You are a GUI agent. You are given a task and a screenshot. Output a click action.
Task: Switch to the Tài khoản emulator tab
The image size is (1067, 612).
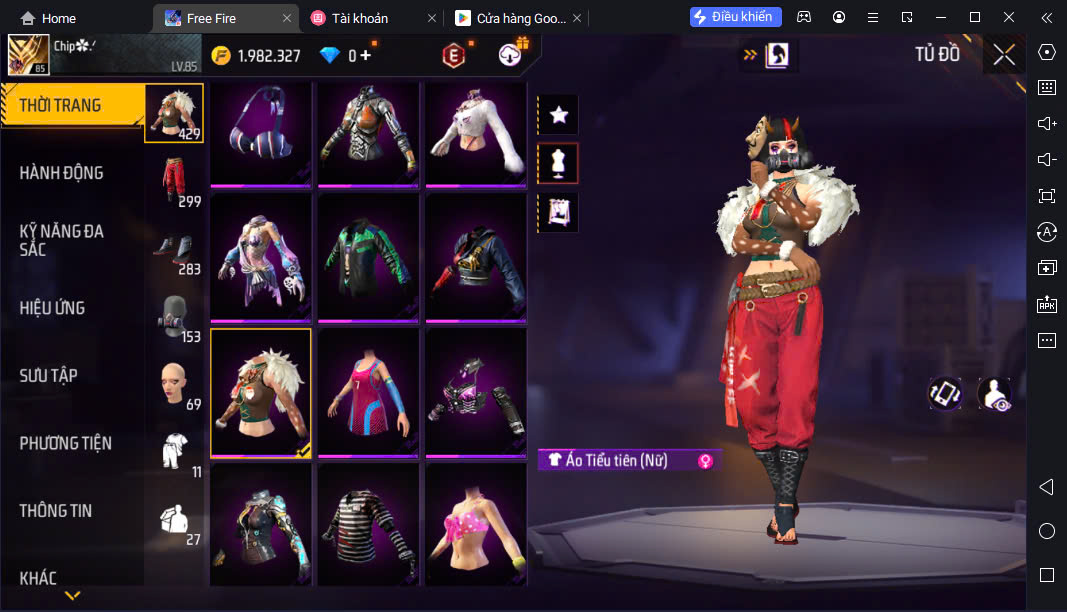pos(360,18)
